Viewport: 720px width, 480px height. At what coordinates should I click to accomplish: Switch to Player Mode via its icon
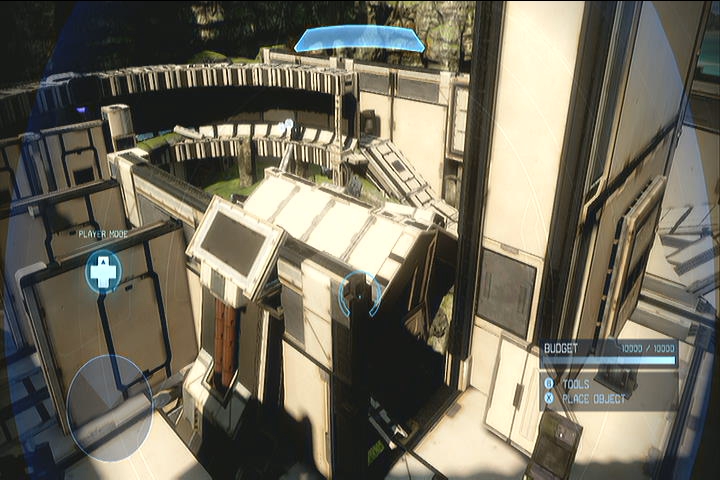102,271
